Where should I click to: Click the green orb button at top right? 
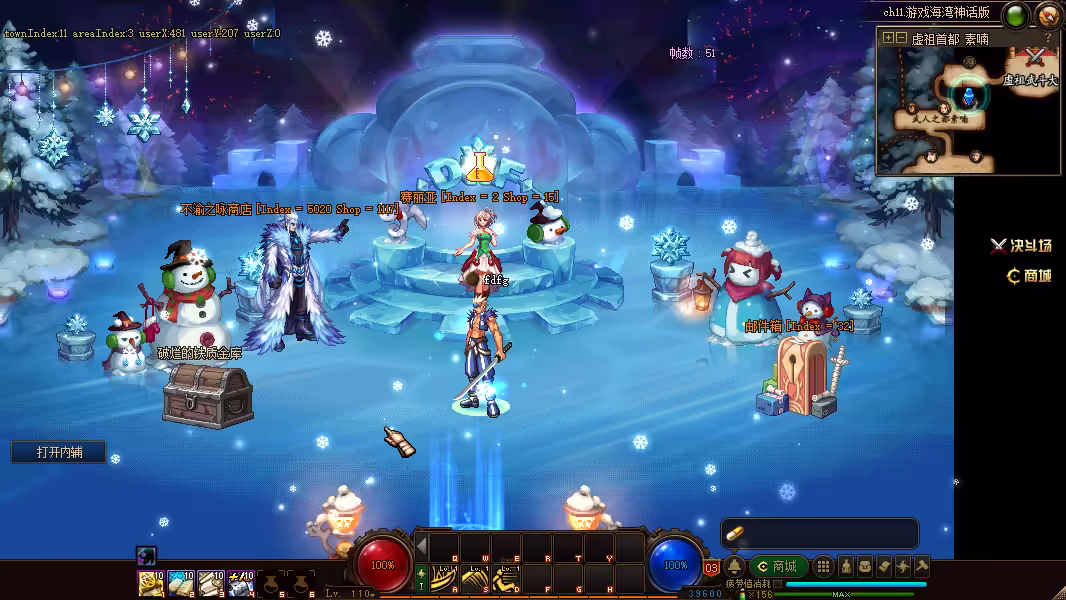coord(1017,15)
